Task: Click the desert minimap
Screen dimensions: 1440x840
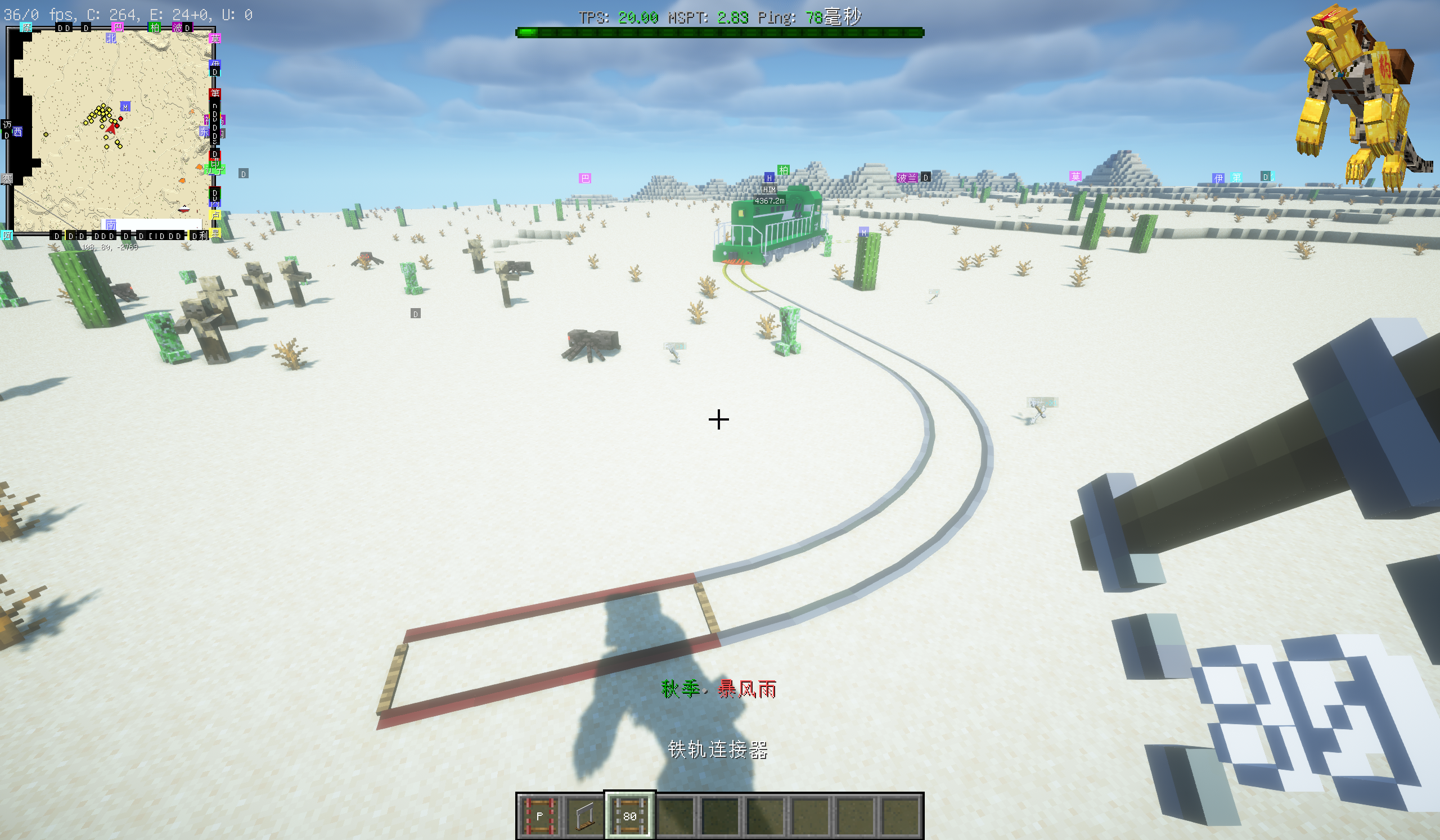Action: [x=112, y=132]
